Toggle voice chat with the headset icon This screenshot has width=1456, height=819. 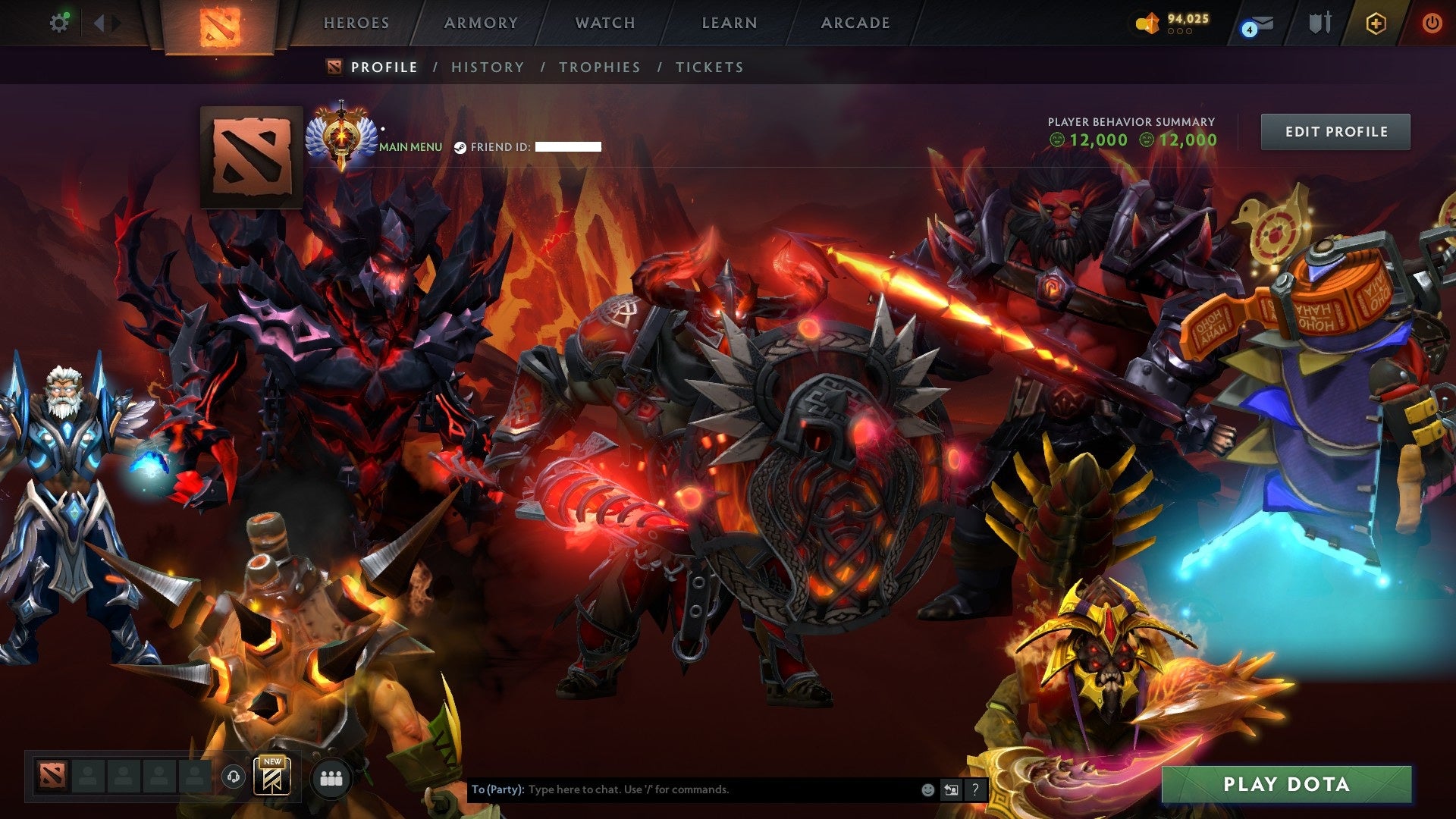pyautogui.click(x=233, y=776)
